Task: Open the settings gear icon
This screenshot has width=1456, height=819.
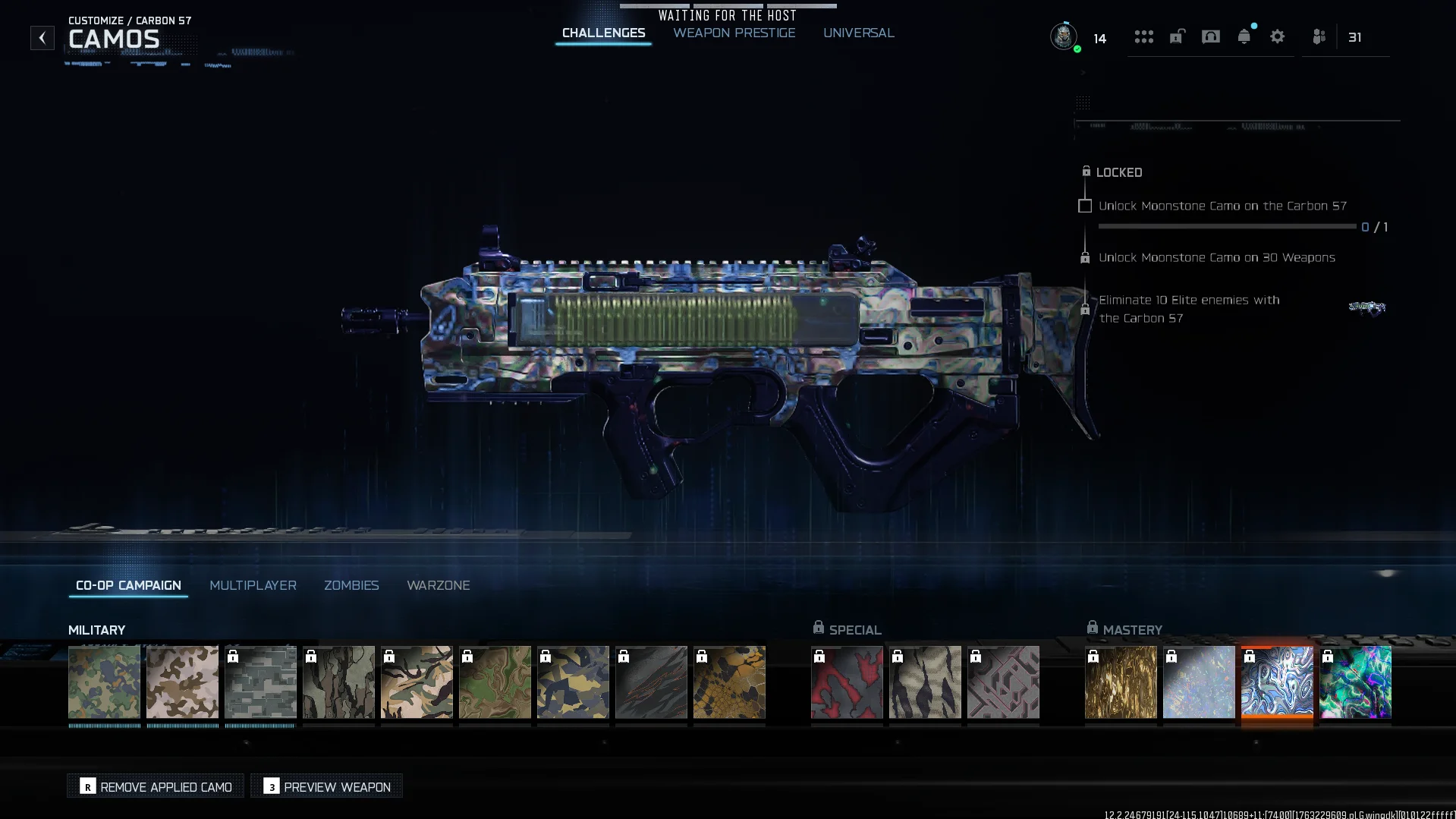Action: 1277,36
